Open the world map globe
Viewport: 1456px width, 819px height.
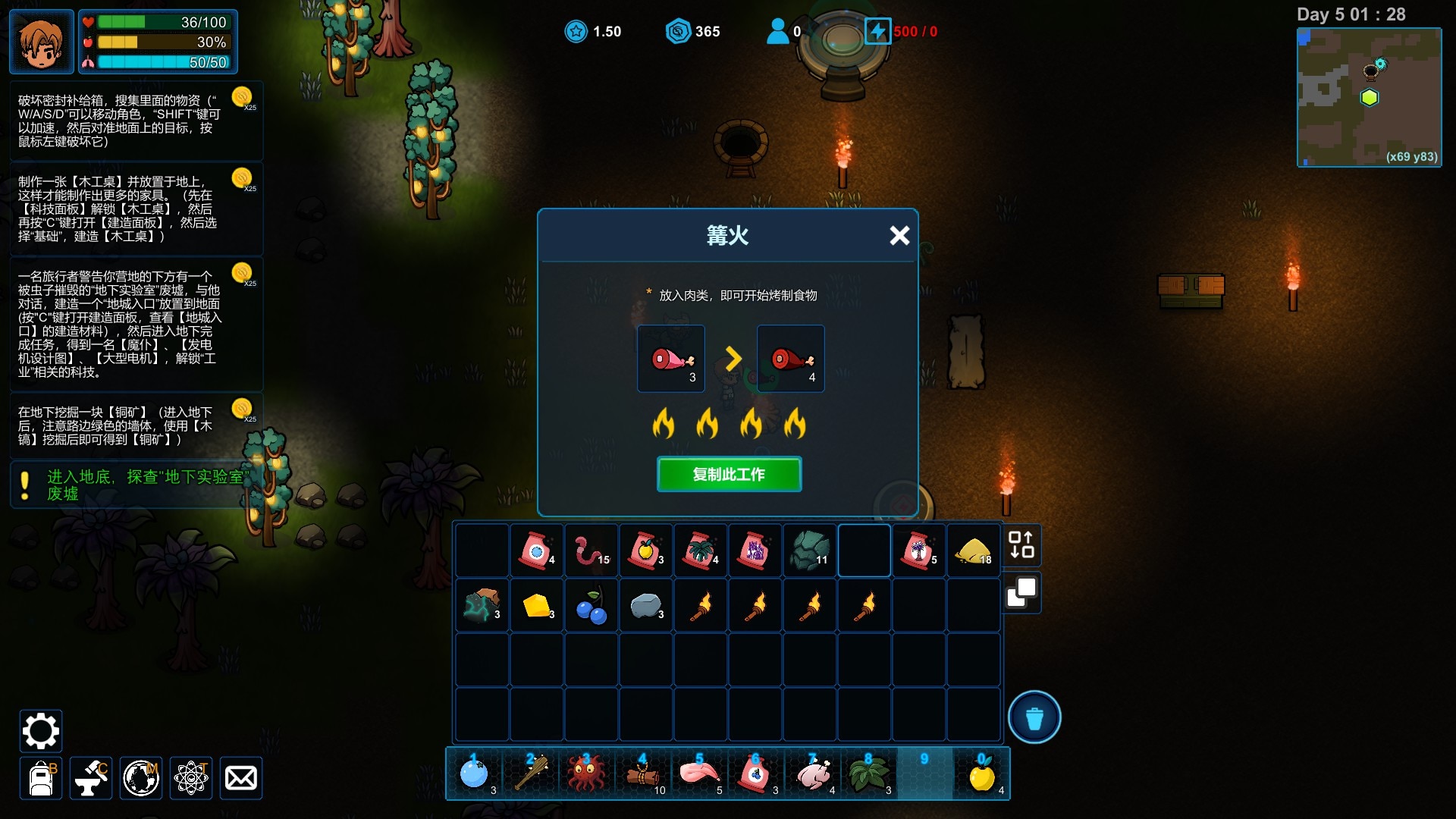(141, 778)
